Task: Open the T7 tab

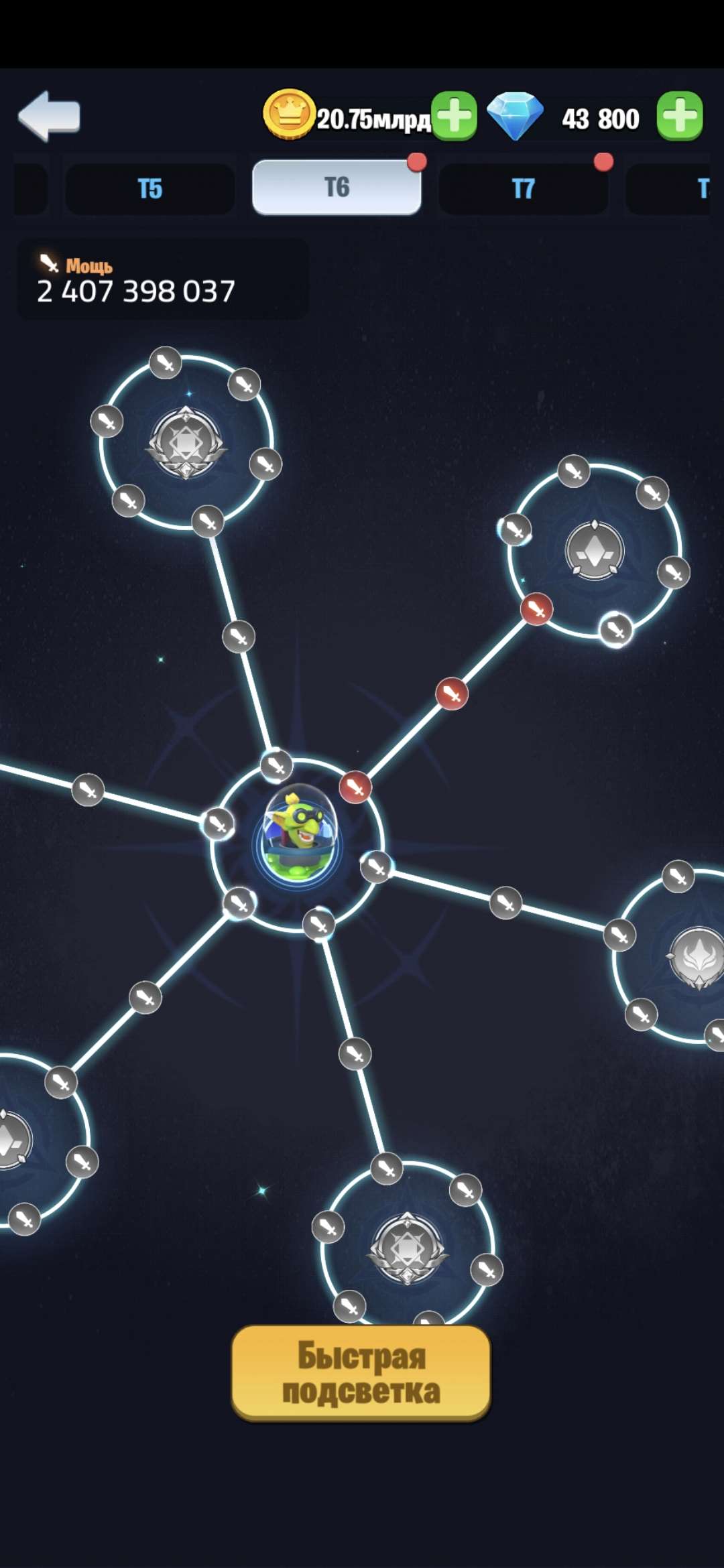Action: tap(523, 188)
